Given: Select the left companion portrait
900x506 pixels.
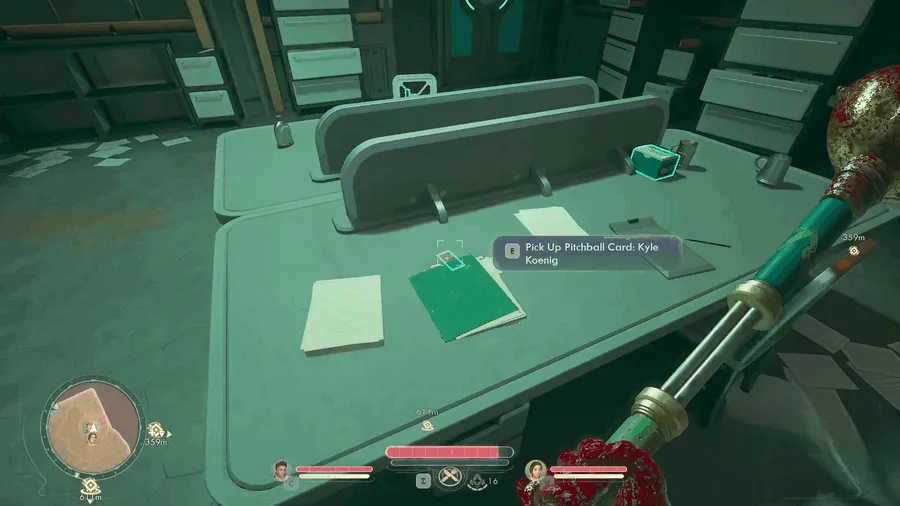Looking at the screenshot, I should tap(282, 468).
